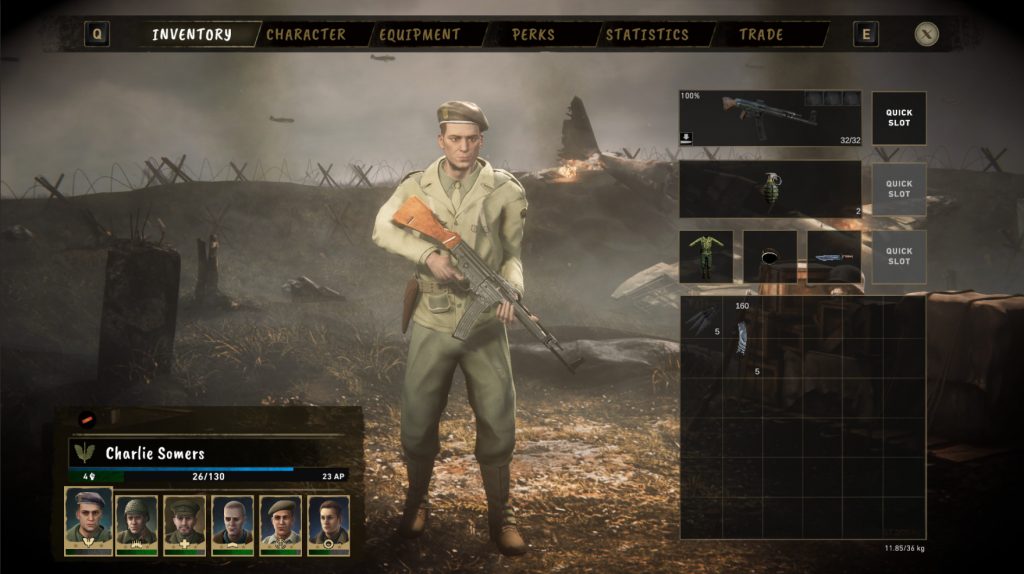Activate the quick slot beside the assault rifle
The image size is (1024, 574).
pos(898,118)
